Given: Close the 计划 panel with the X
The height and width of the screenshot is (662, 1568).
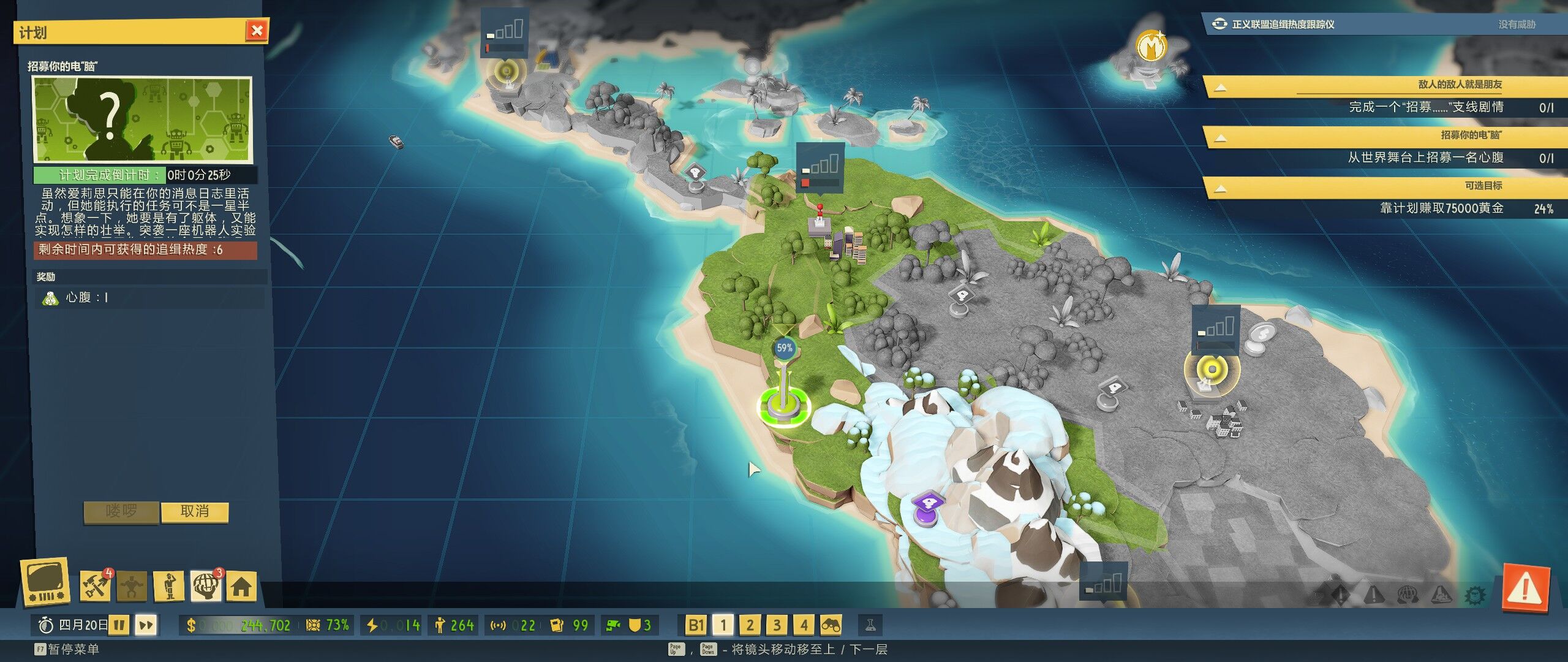Looking at the screenshot, I should pyautogui.click(x=257, y=31).
